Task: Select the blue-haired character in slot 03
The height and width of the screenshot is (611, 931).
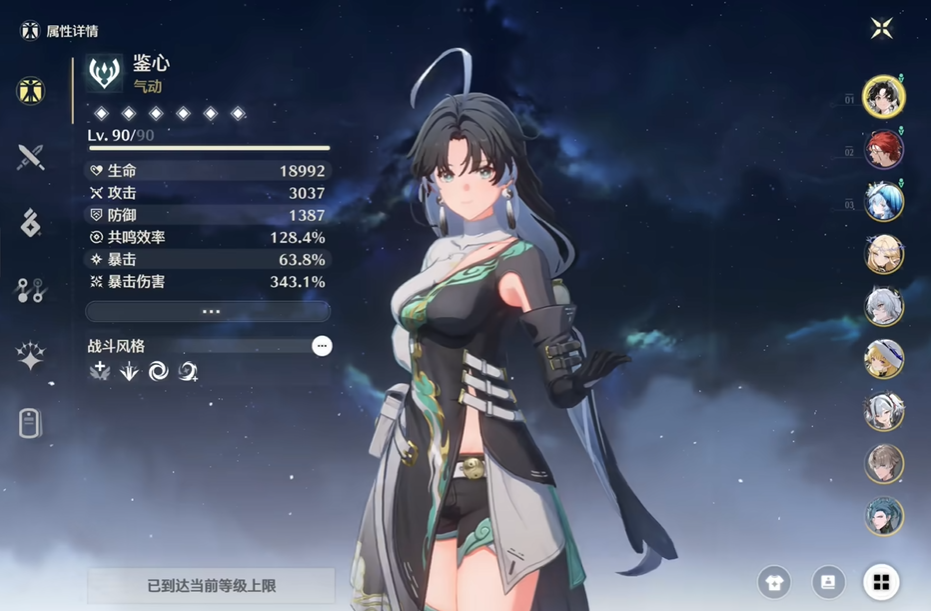Action: [884, 202]
